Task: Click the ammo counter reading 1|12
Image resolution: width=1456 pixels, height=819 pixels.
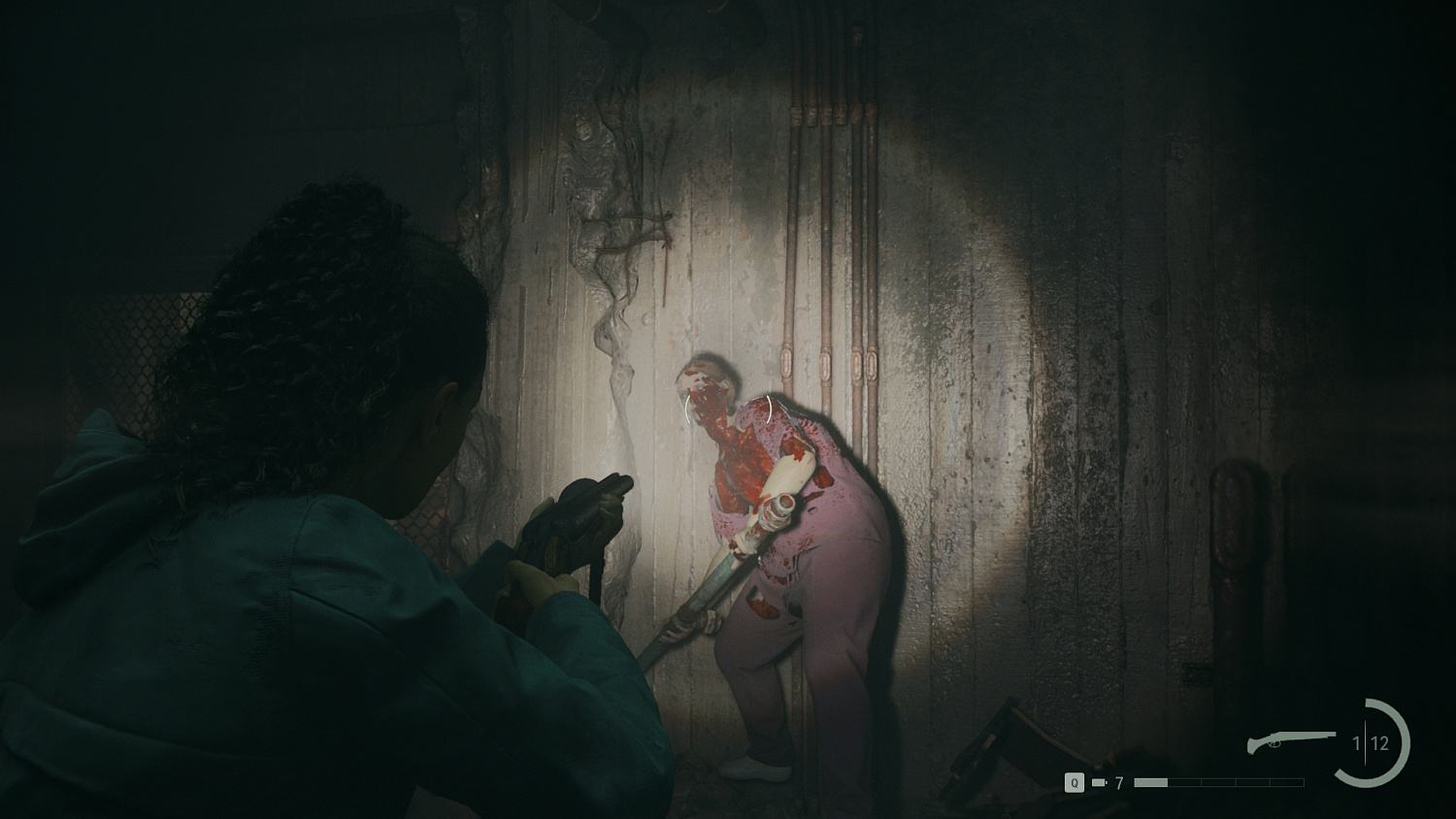Action: 1369,743
